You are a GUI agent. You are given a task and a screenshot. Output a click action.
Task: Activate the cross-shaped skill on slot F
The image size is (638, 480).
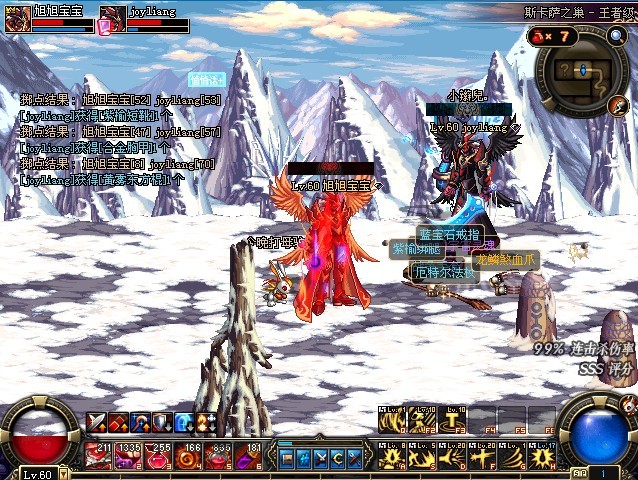482,456
